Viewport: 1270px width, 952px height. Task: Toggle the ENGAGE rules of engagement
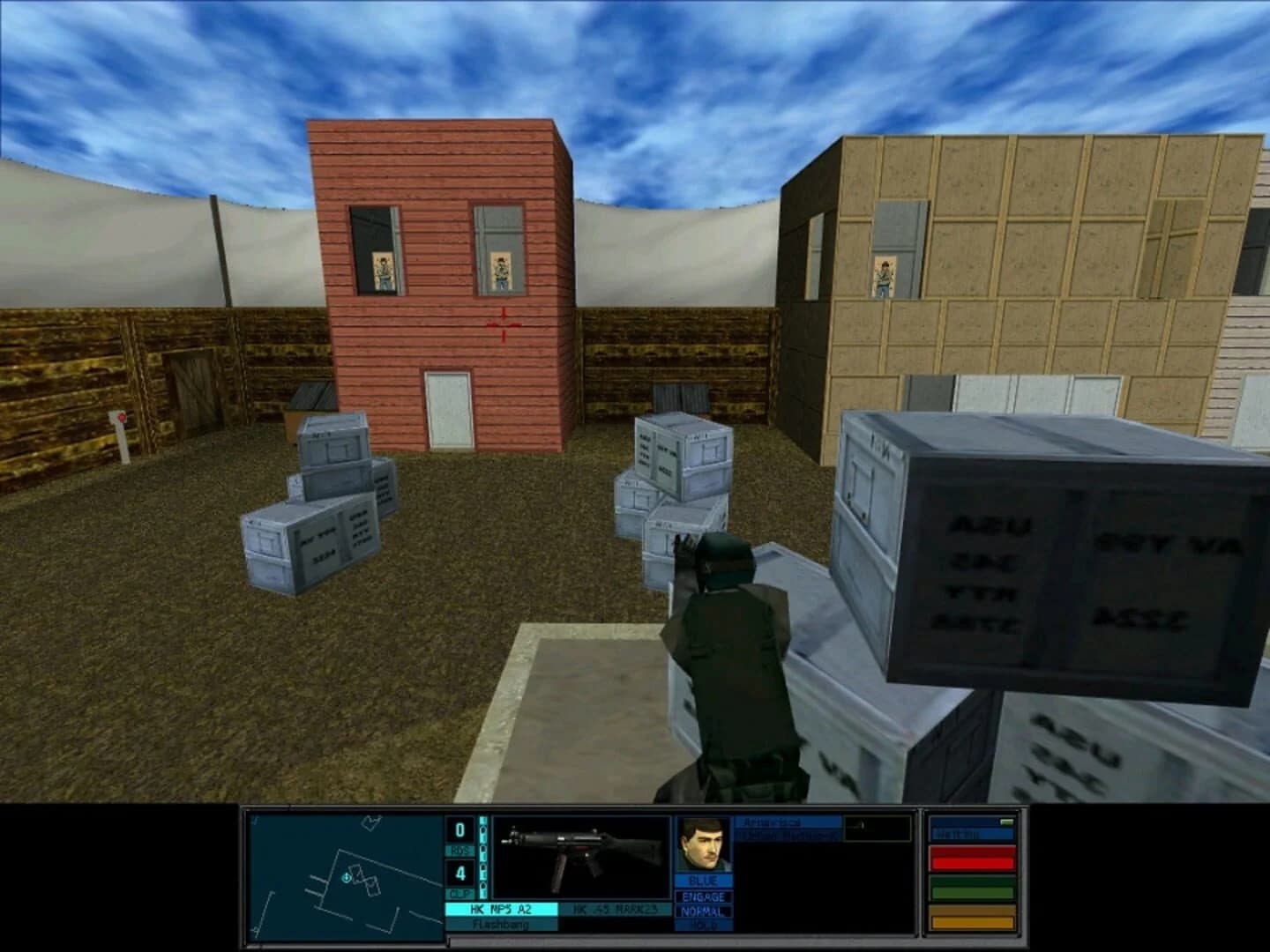pos(703,898)
